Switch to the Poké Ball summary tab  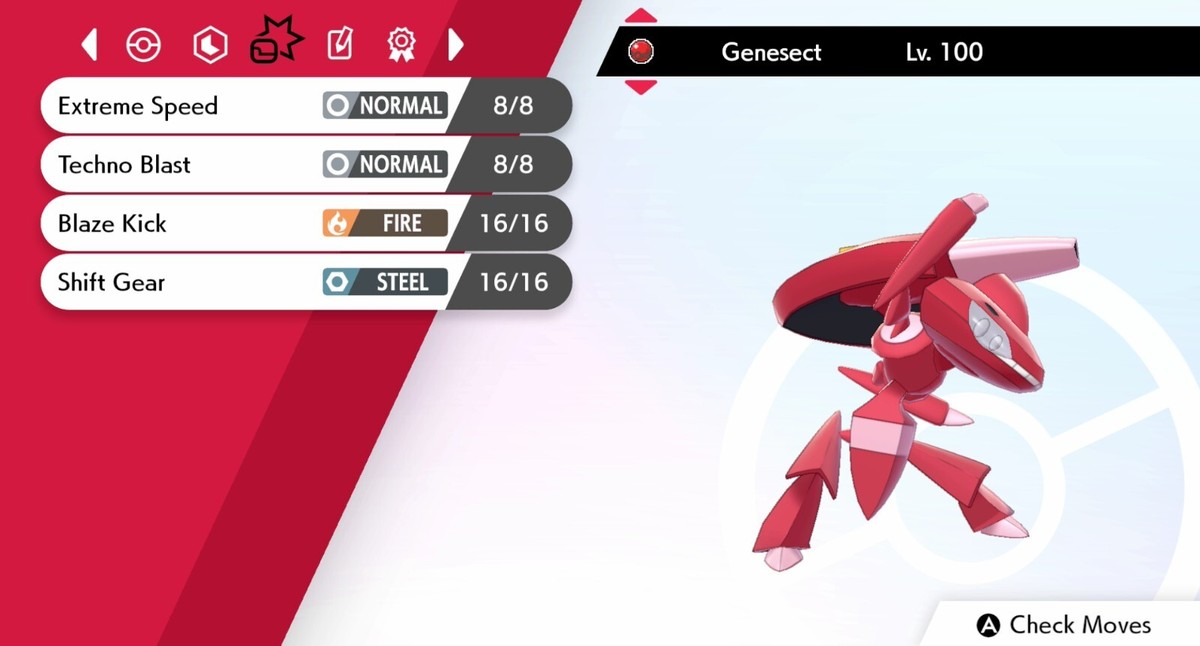click(144, 45)
